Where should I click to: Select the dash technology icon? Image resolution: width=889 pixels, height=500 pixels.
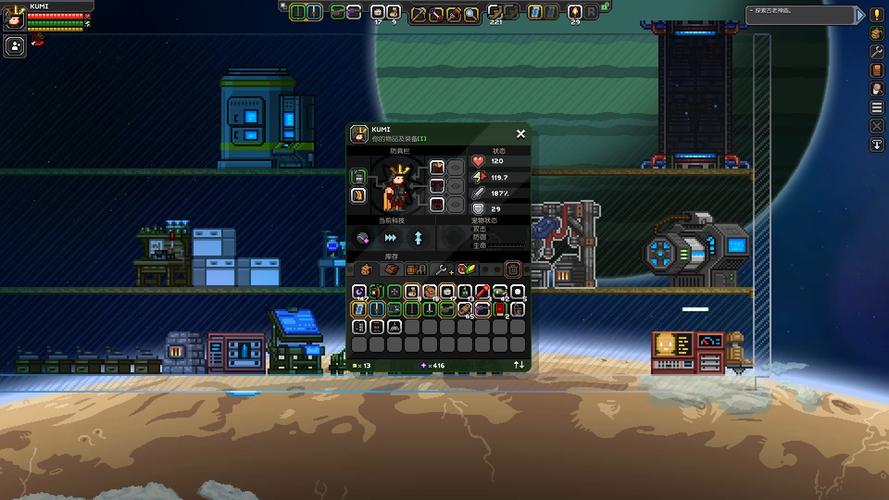[391, 238]
